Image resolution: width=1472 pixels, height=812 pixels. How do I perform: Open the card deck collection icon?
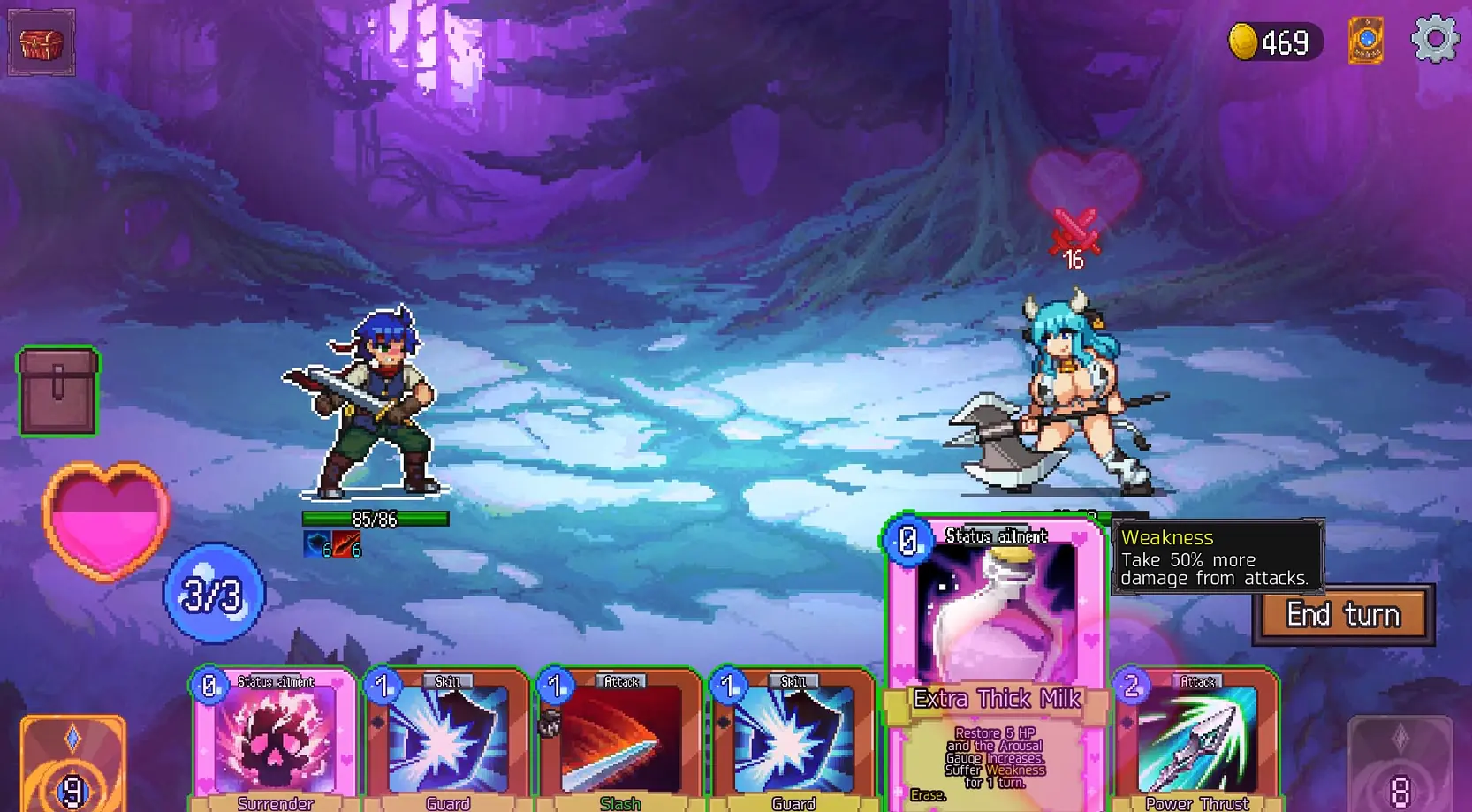tap(1366, 41)
